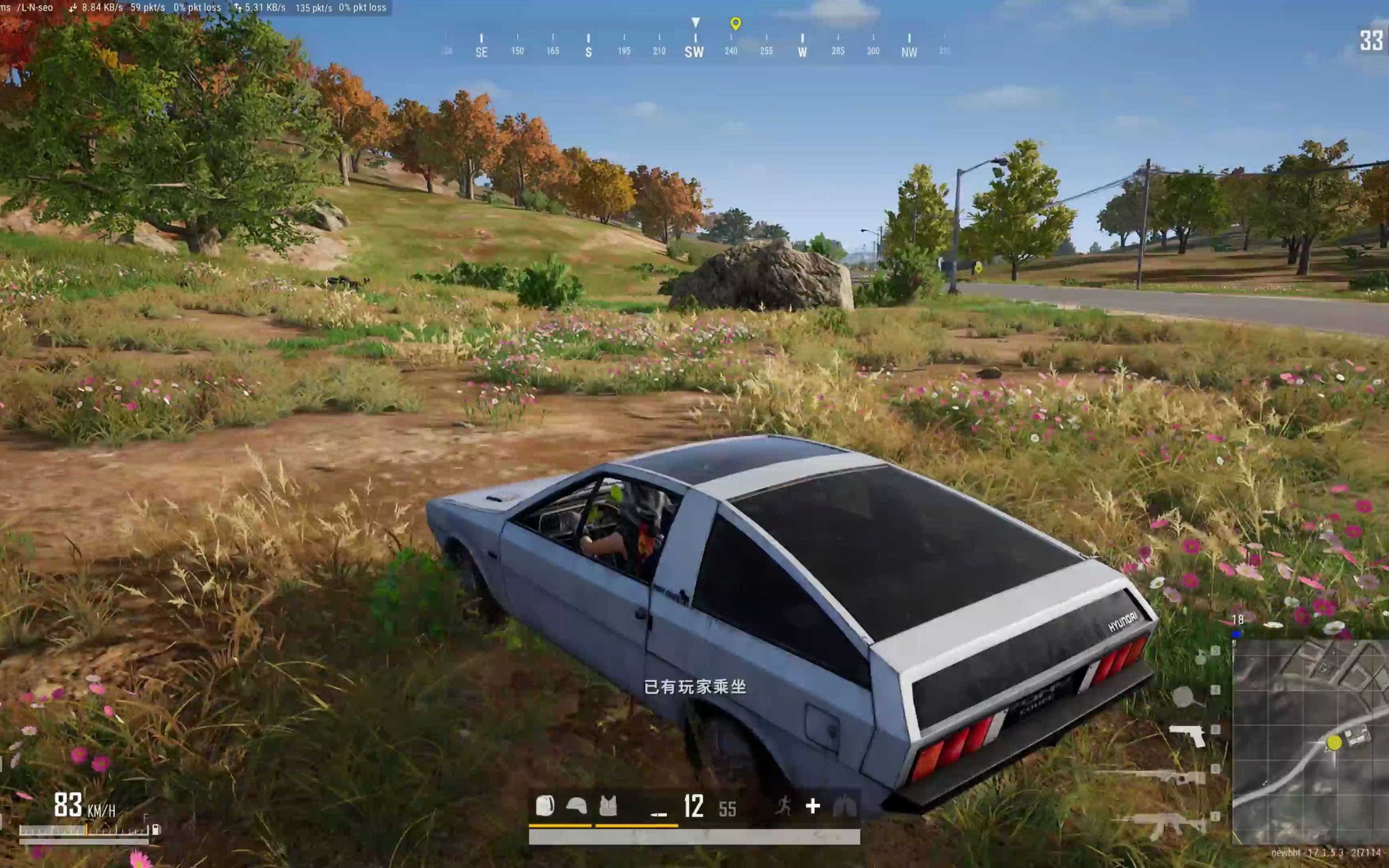Click the white plus heal icon

pos(813,806)
